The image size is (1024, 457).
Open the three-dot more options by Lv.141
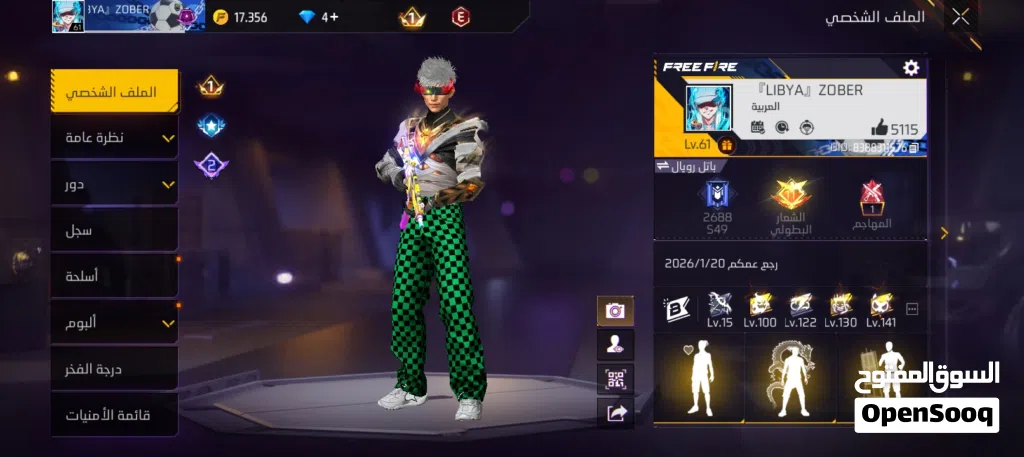tap(911, 309)
